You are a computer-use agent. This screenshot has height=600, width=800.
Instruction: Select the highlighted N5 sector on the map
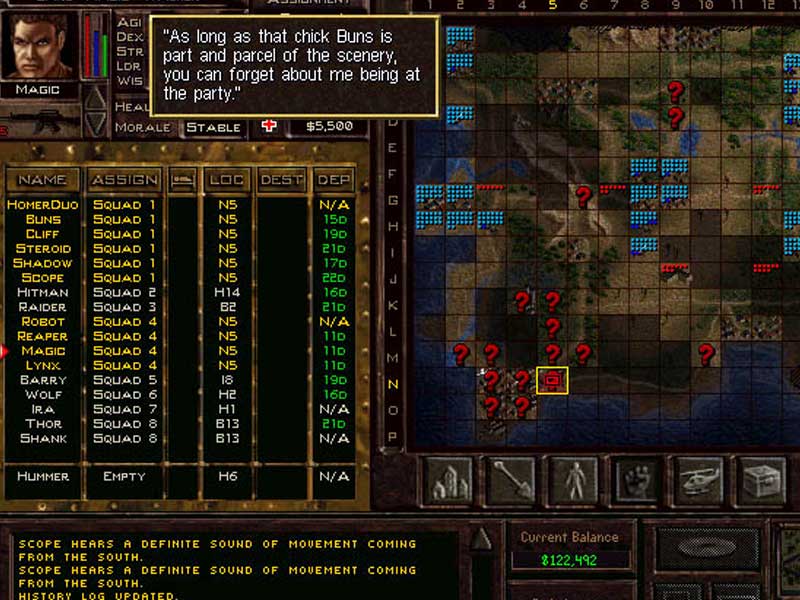552,380
